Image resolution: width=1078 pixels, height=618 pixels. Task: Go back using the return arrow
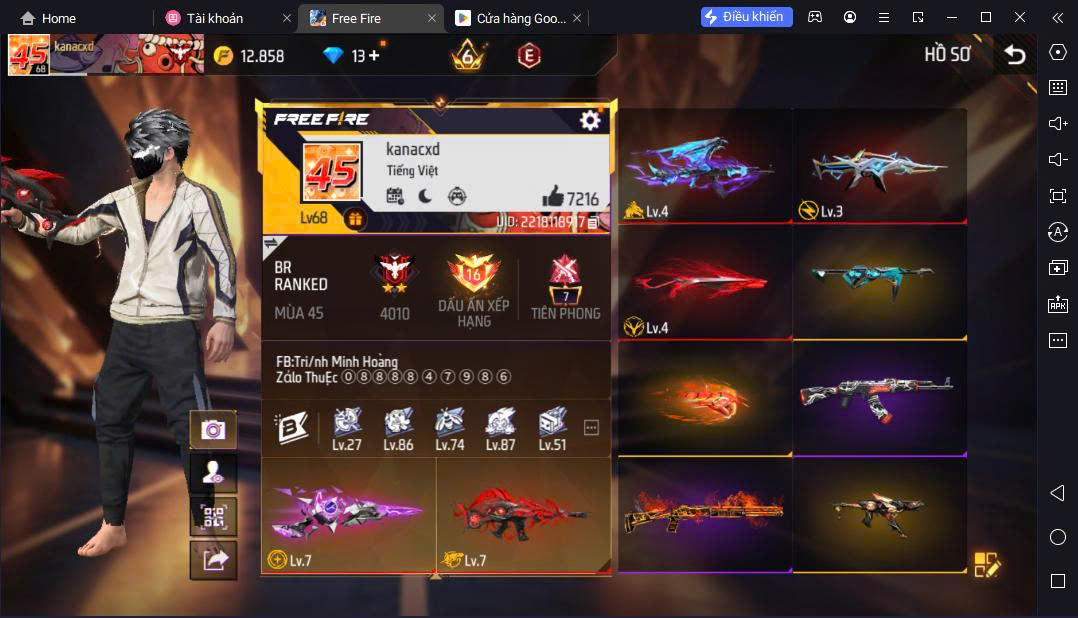(1015, 55)
